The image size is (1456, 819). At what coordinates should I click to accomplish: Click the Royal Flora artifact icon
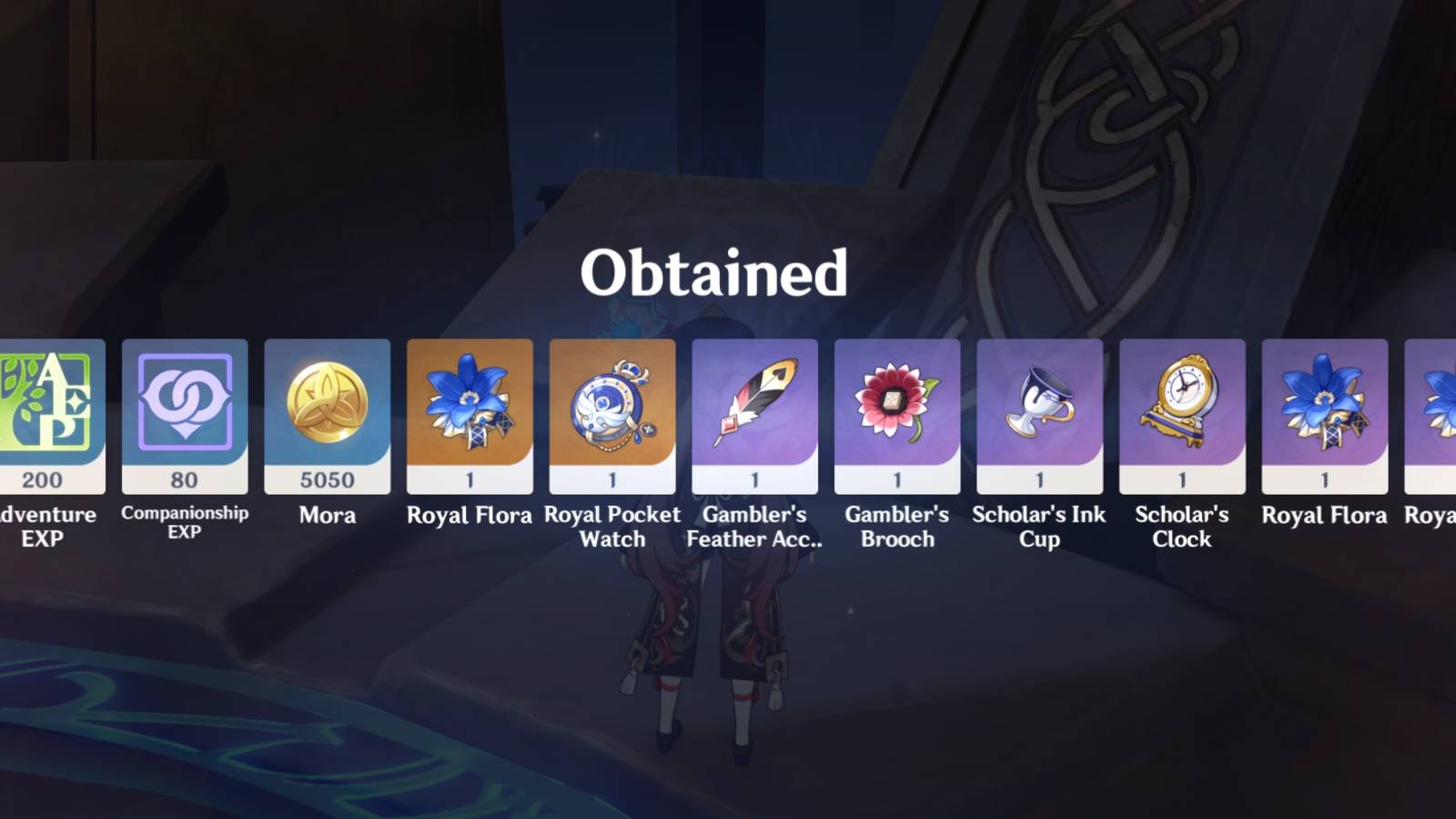point(470,405)
